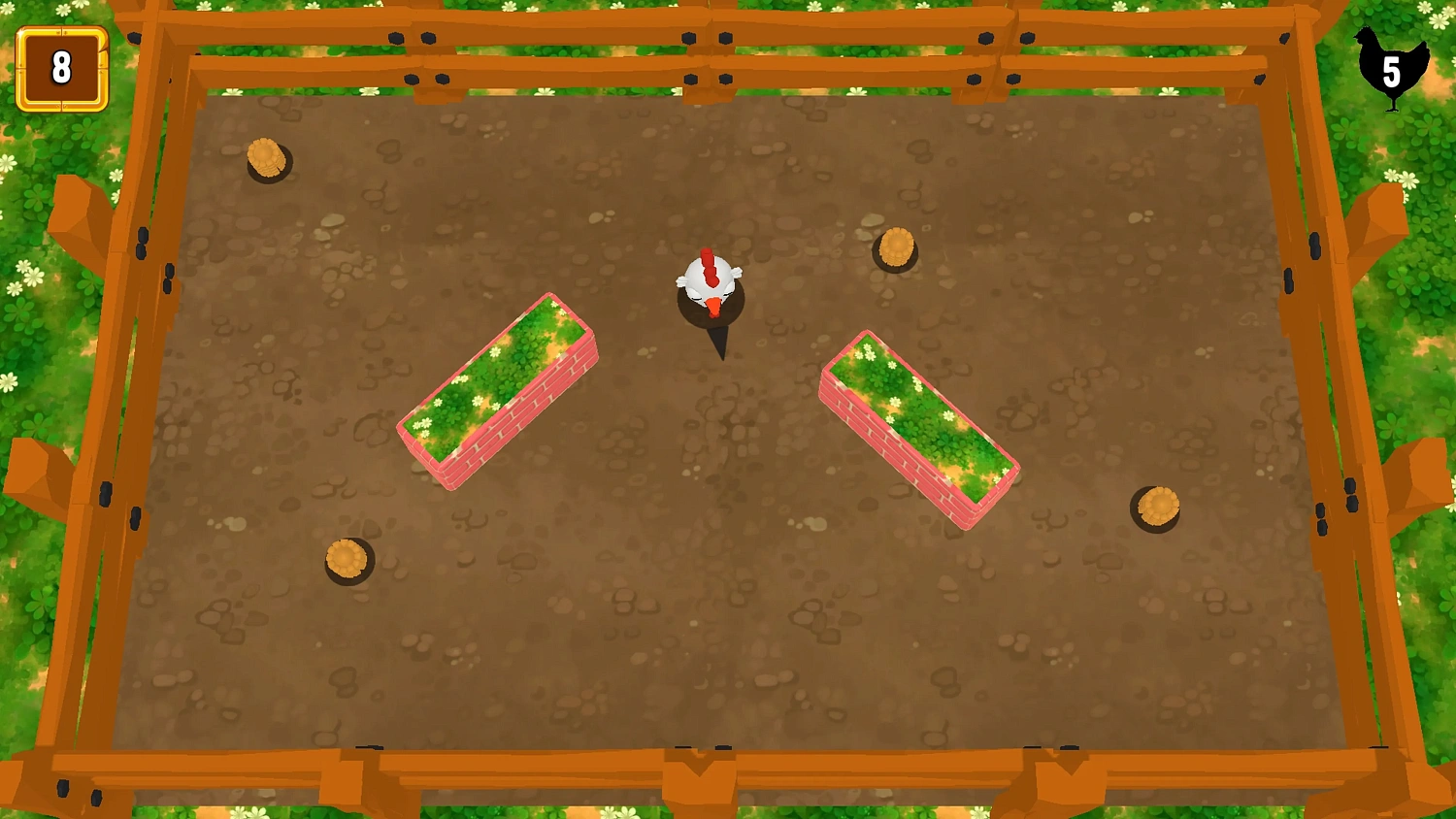Select the straw nest near the top-left fence
This screenshot has width=1456, height=819.
pyautogui.click(x=267, y=160)
